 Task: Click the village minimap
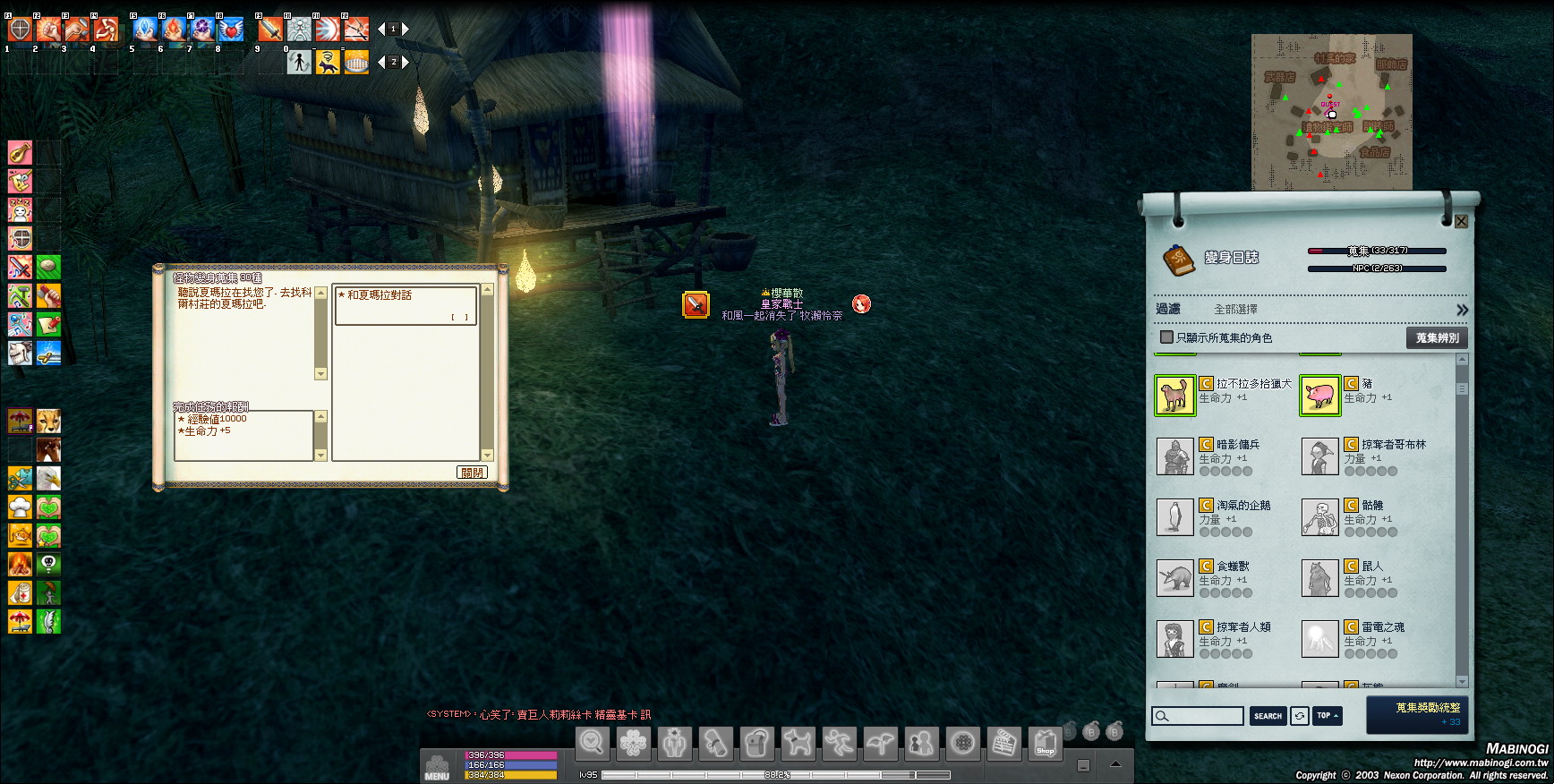(1331, 112)
